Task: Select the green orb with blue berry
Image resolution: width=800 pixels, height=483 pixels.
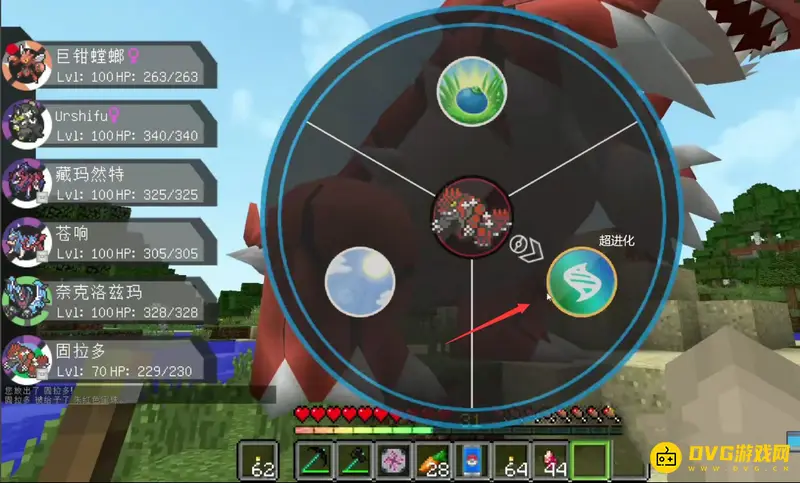Action: click(471, 90)
